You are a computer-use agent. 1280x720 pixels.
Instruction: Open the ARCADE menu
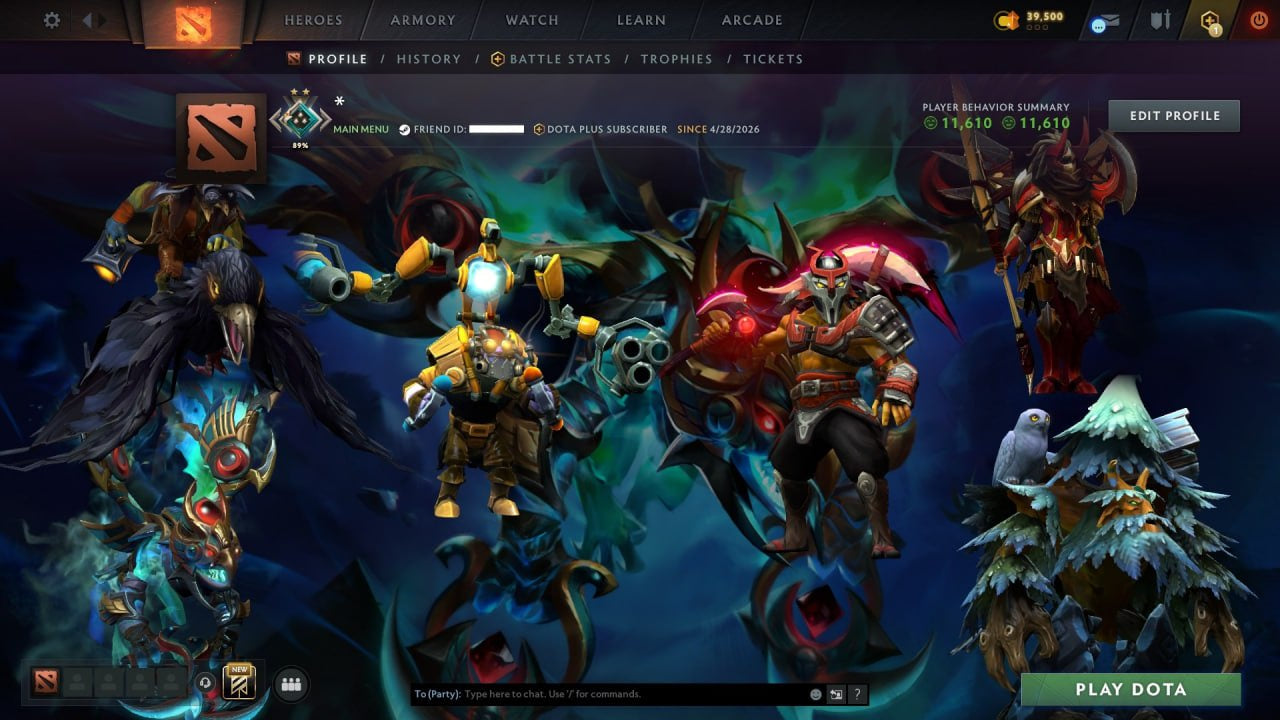pos(751,19)
